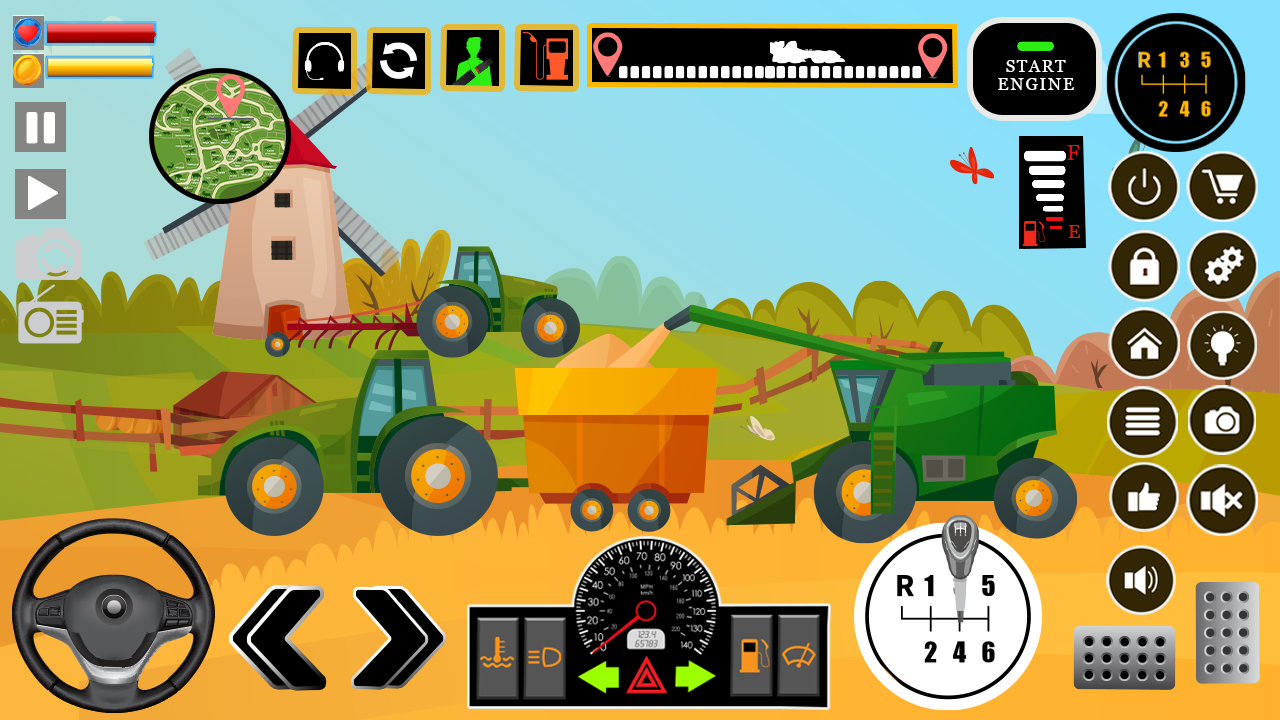Mute audio with the crossed speaker icon

[x=1221, y=500]
